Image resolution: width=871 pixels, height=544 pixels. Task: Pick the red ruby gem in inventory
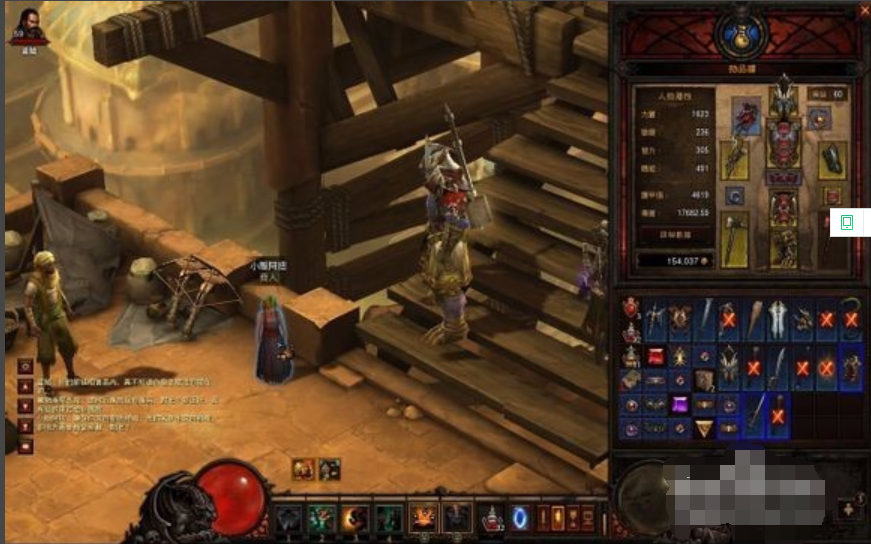coord(656,356)
